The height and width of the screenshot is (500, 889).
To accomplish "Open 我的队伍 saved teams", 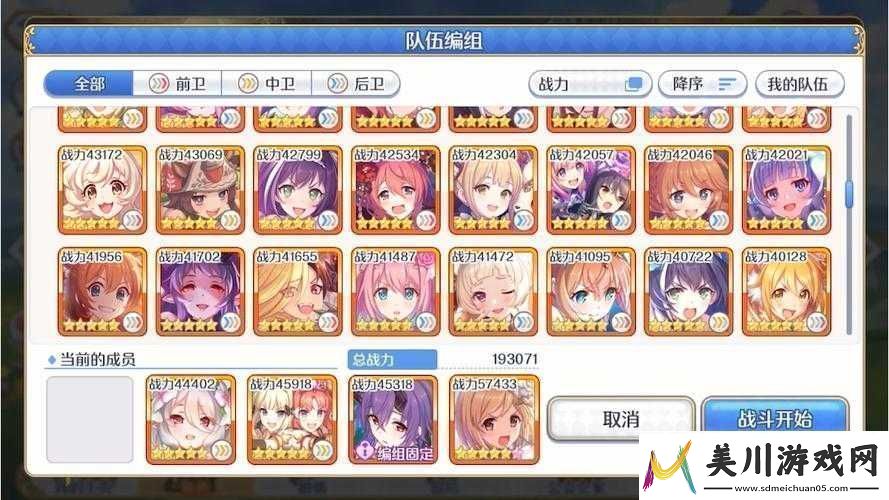I will tap(799, 84).
